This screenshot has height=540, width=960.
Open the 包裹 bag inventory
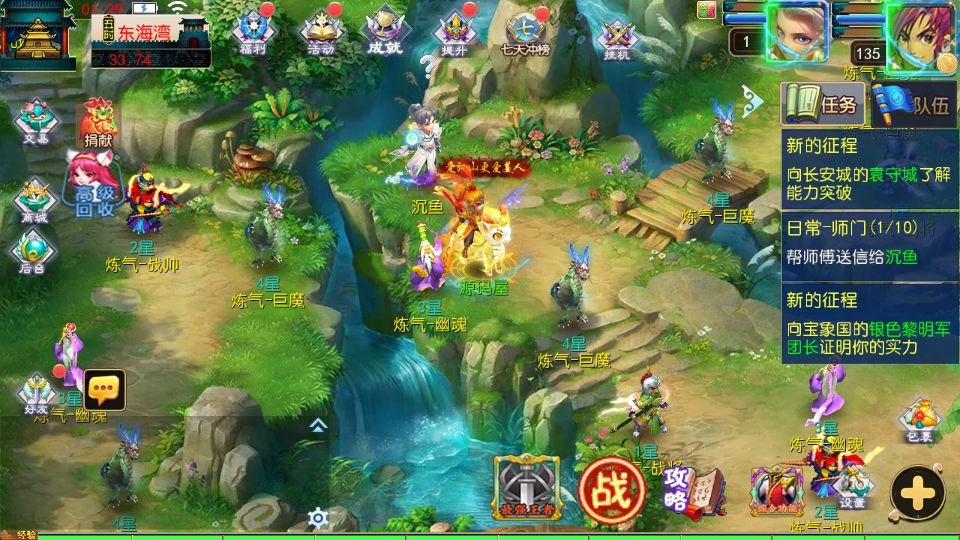pyautogui.click(x=919, y=420)
